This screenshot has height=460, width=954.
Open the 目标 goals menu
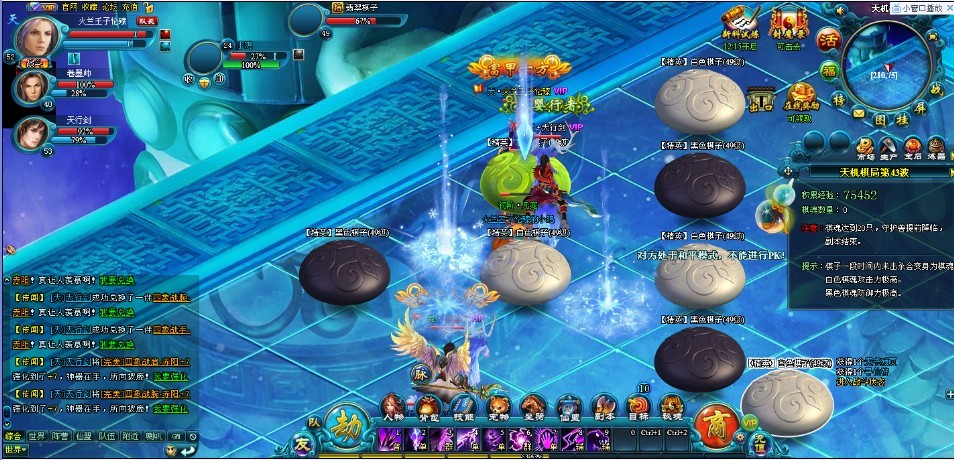pos(637,405)
